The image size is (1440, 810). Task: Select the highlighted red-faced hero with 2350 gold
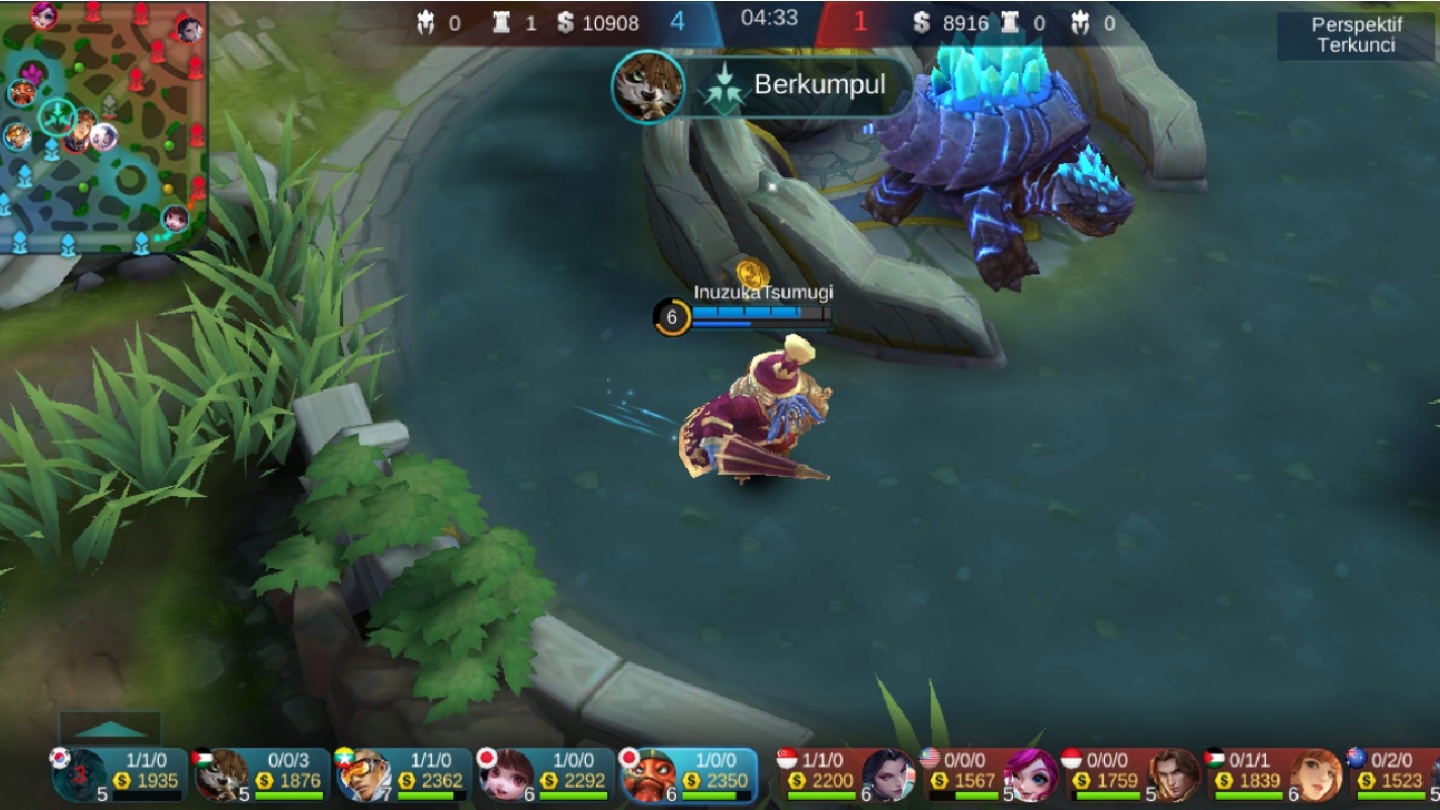click(x=690, y=776)
